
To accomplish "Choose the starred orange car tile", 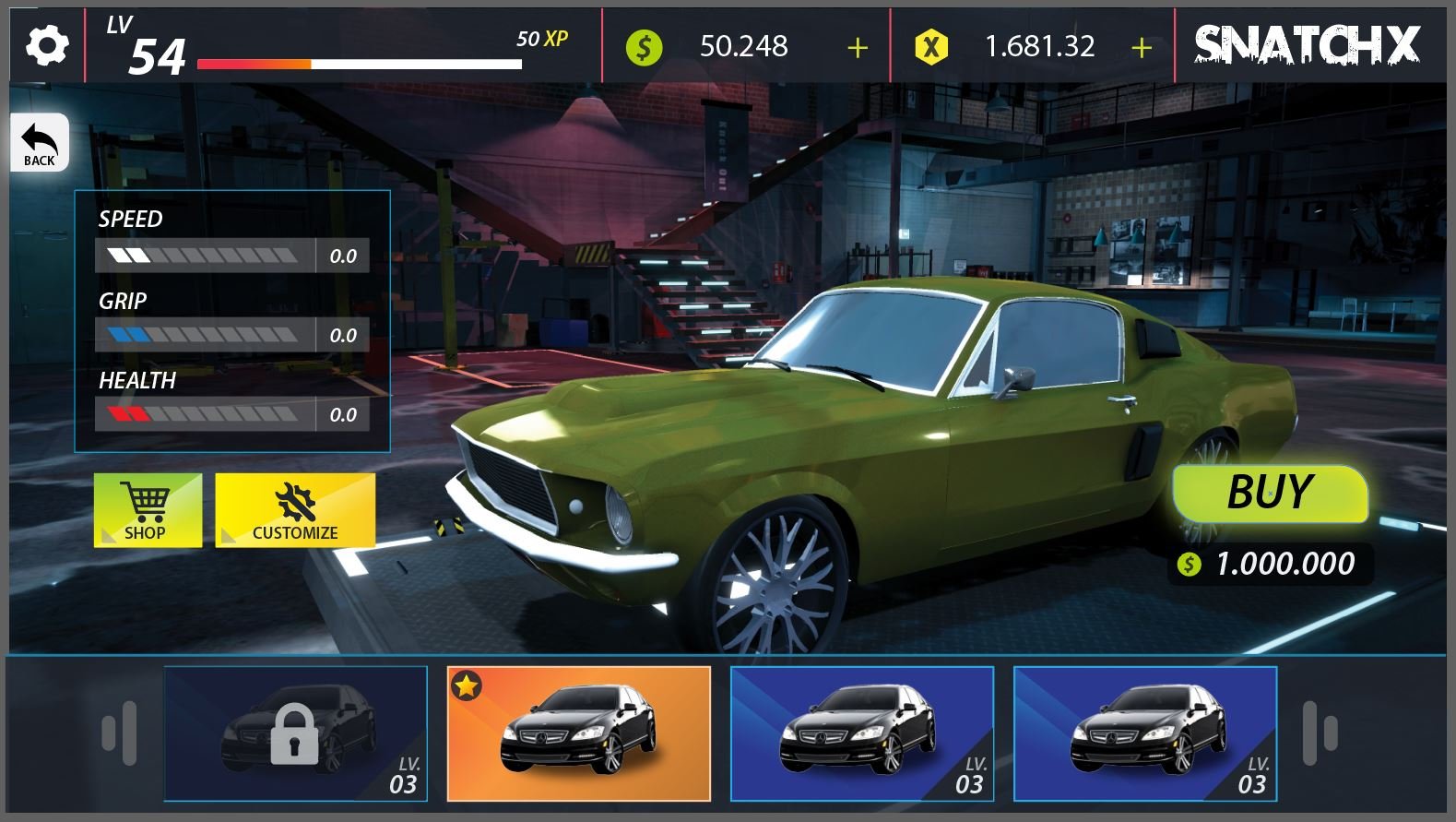I will coord(578,733).
